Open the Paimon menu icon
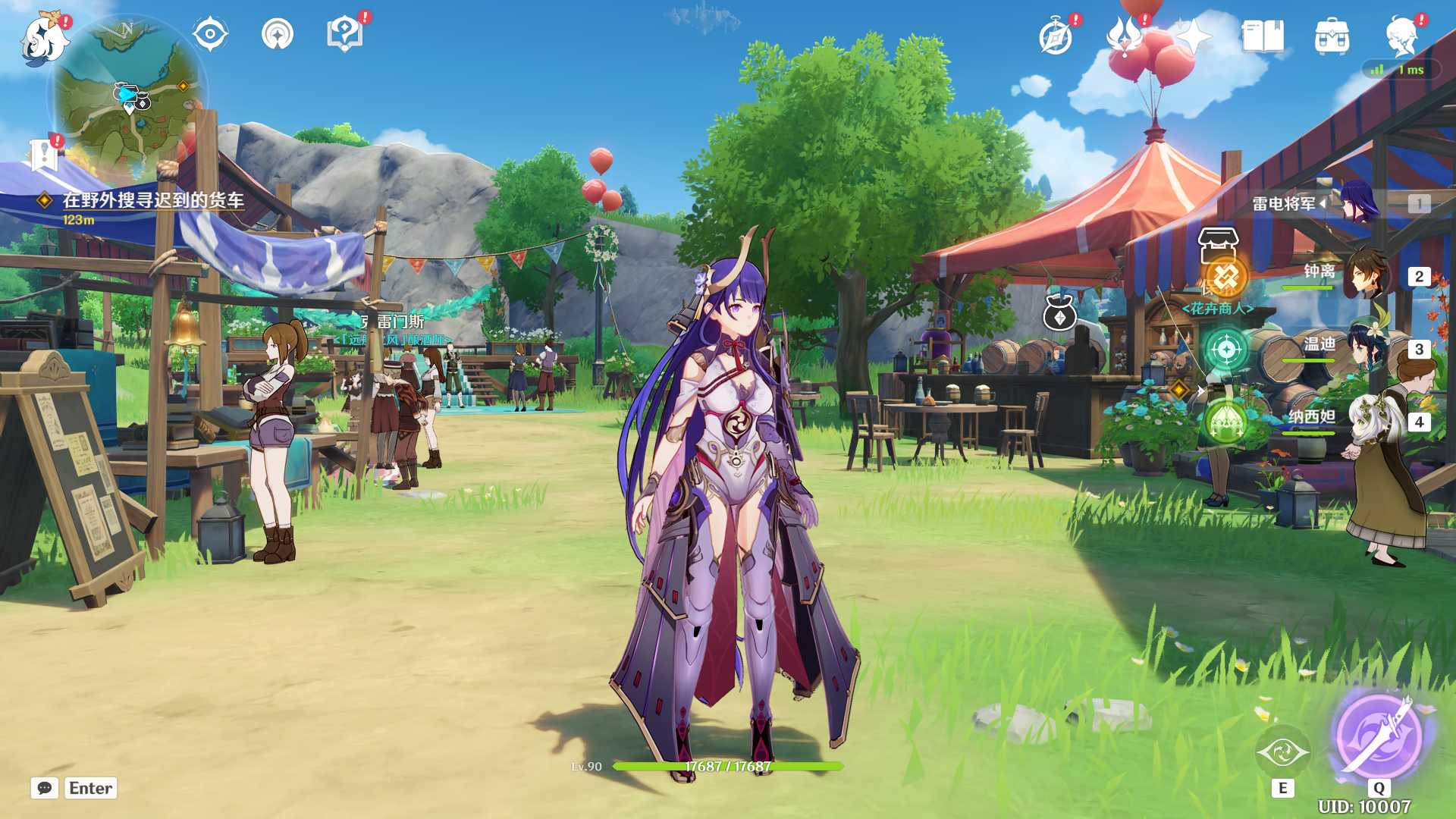The width and height of the screenshot is (1456, 819). click(x=44, y=38)
